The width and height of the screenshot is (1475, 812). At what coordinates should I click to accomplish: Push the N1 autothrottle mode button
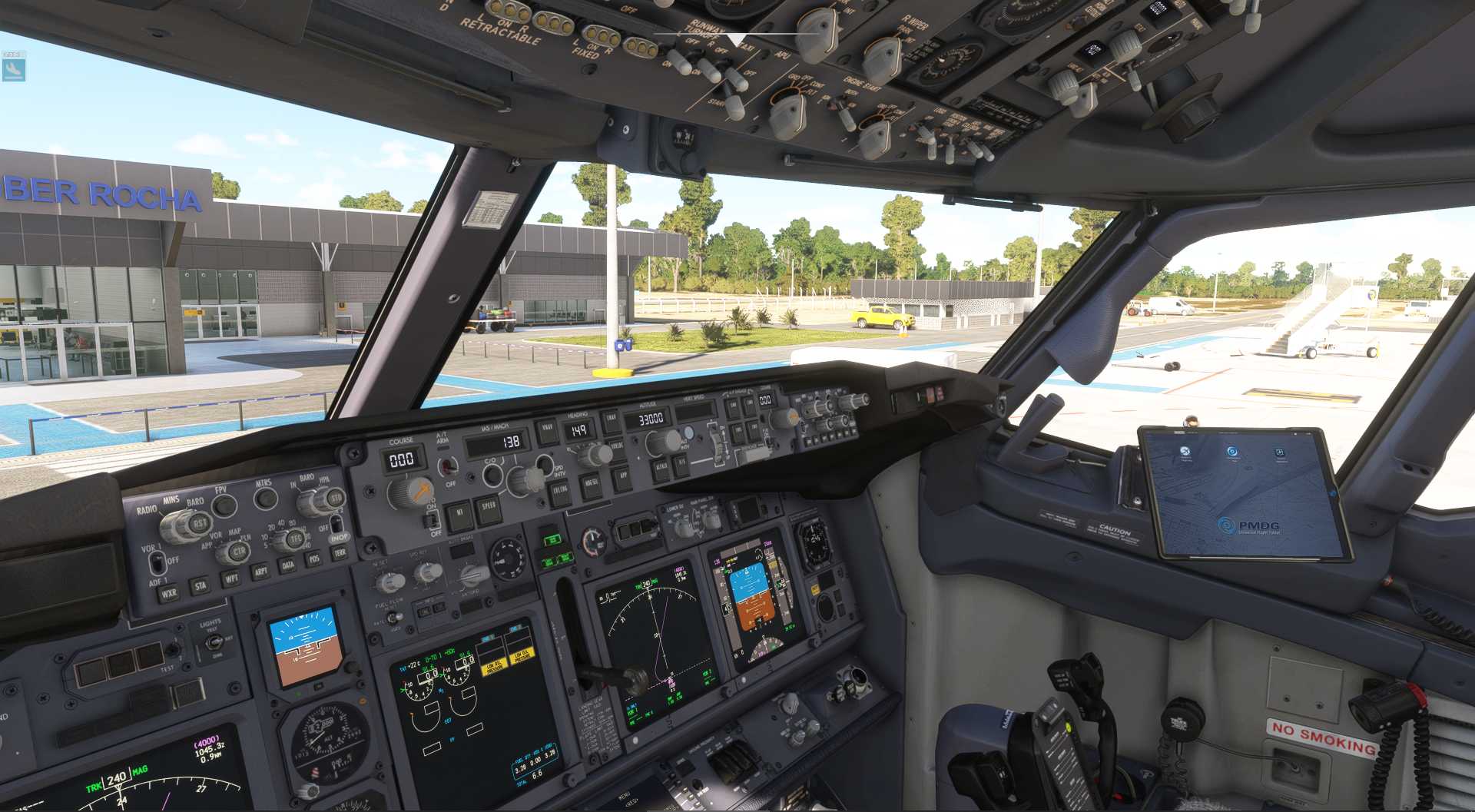point(459,514)
